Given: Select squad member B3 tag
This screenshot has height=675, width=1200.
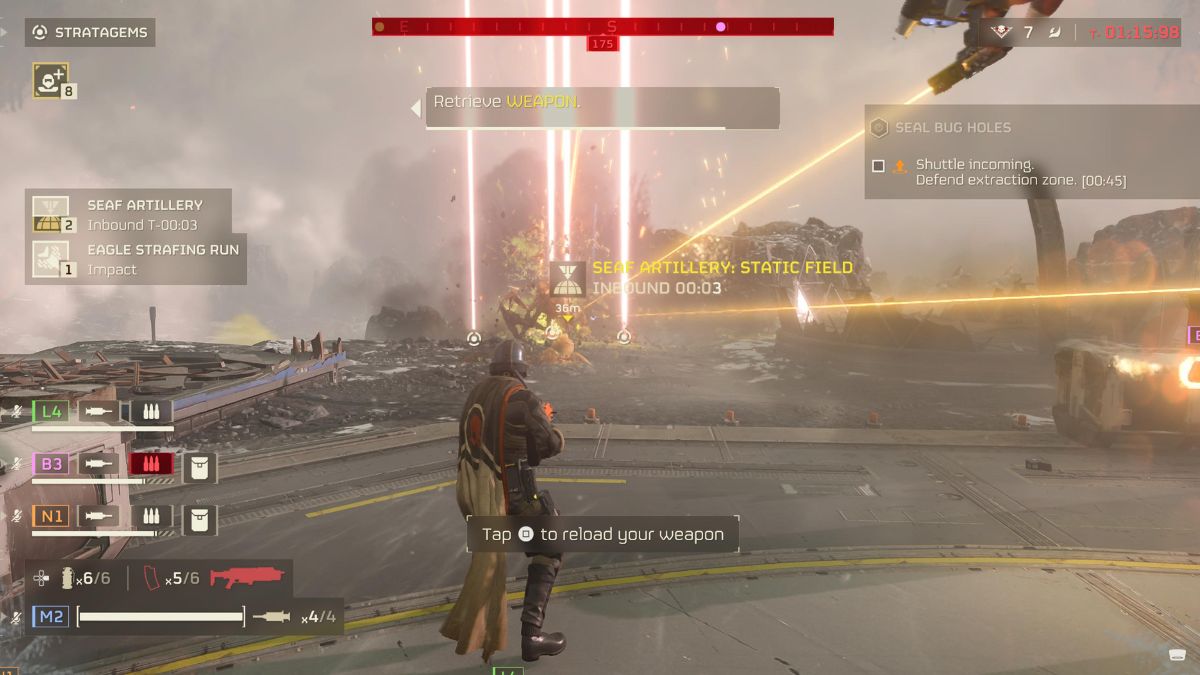Looking at the screenshot, I should (52, 464).
